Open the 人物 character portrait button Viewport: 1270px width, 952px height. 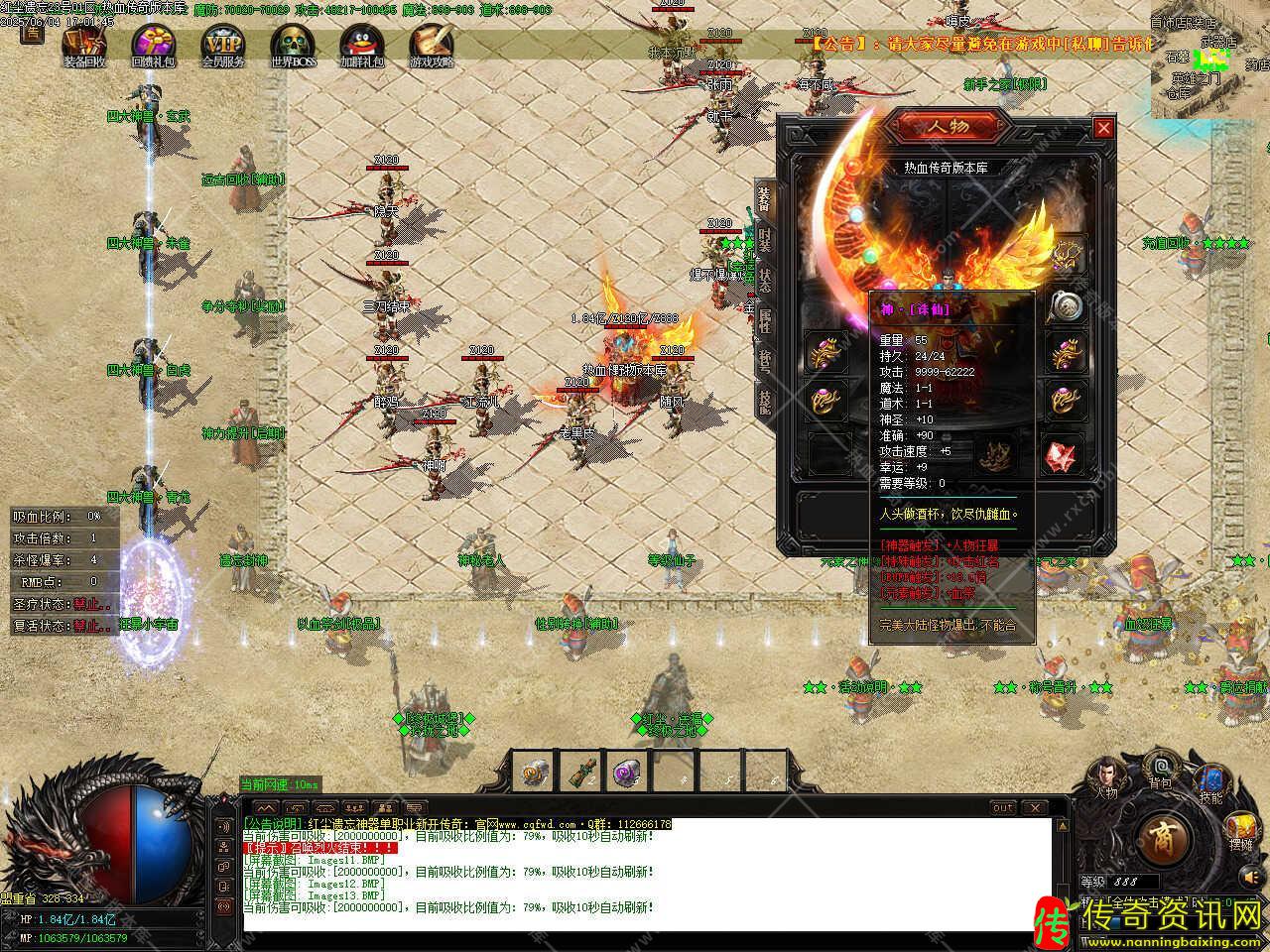[1105, 776]
